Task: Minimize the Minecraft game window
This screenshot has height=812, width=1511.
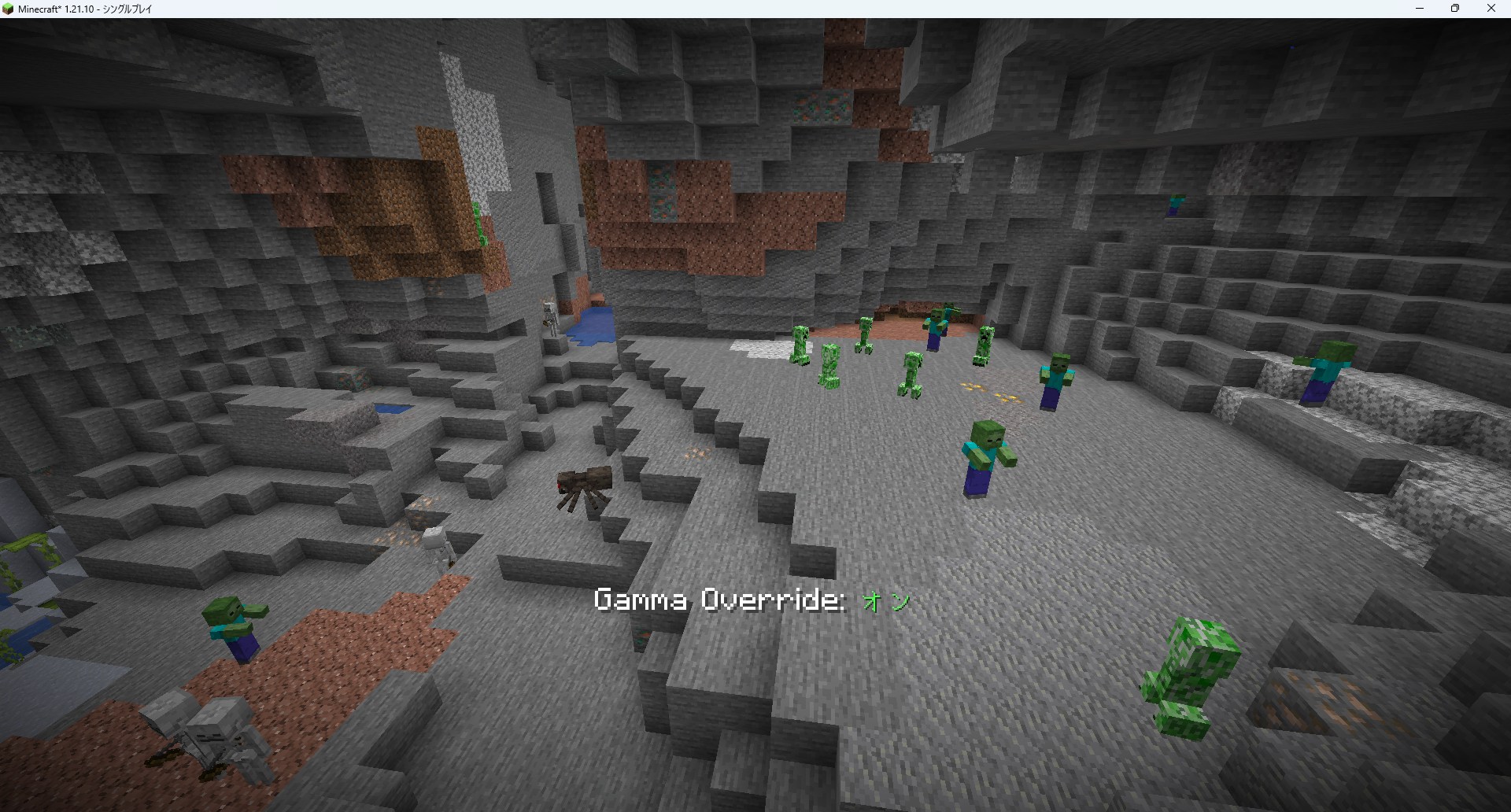Action: pos(1420,9)
